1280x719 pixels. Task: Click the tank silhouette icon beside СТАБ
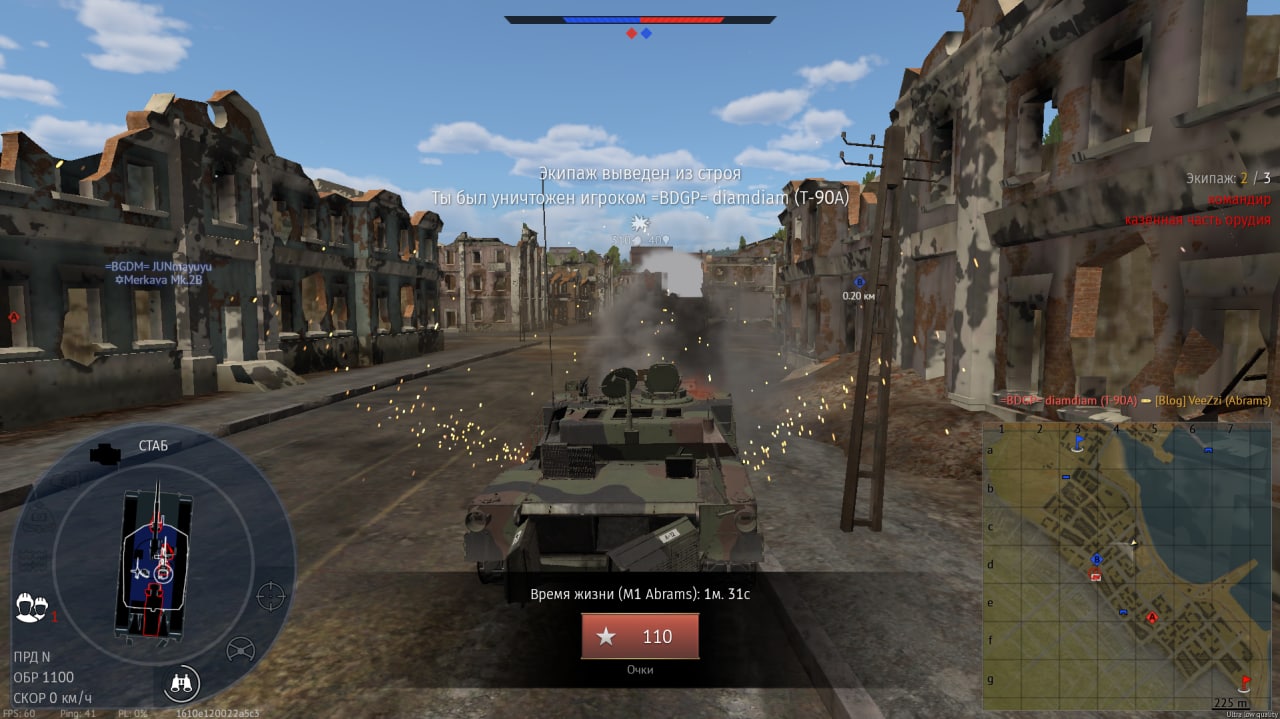coord(104,454)
